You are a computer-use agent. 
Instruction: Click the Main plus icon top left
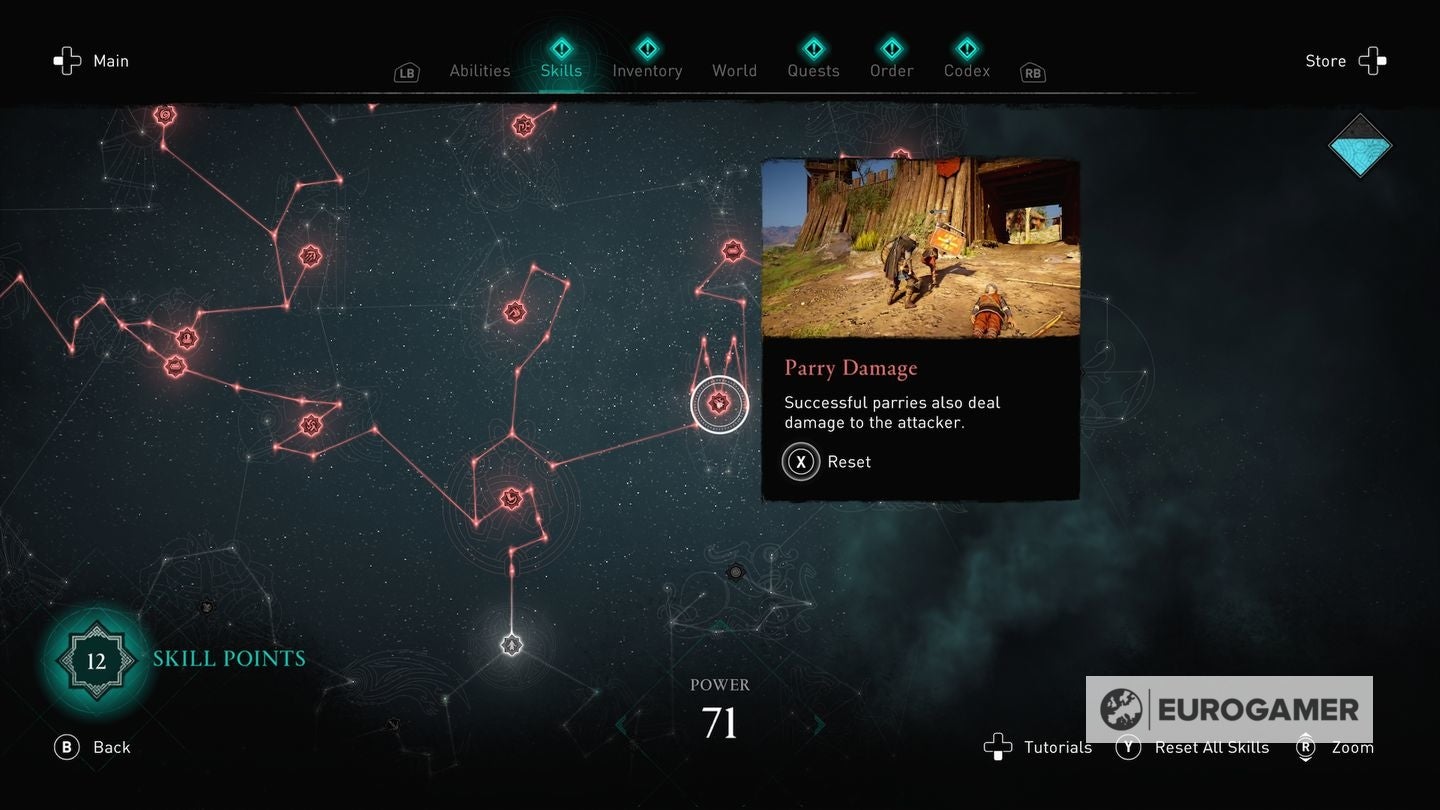pyautogui.click(x=67, y=60)
